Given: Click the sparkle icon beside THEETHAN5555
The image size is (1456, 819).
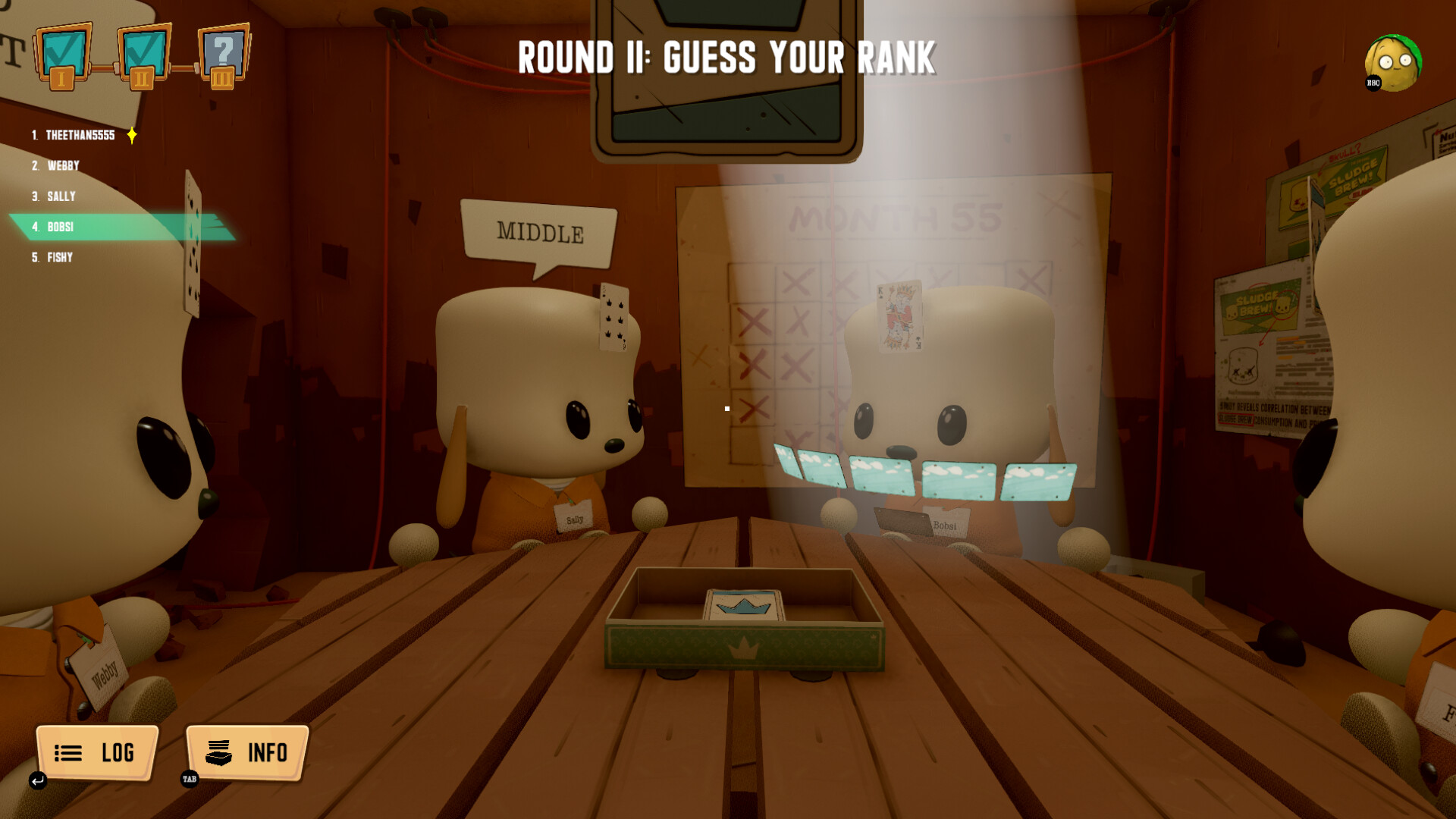Looking at the screenshot, I should pyautogui.click(x=131, y=134).
